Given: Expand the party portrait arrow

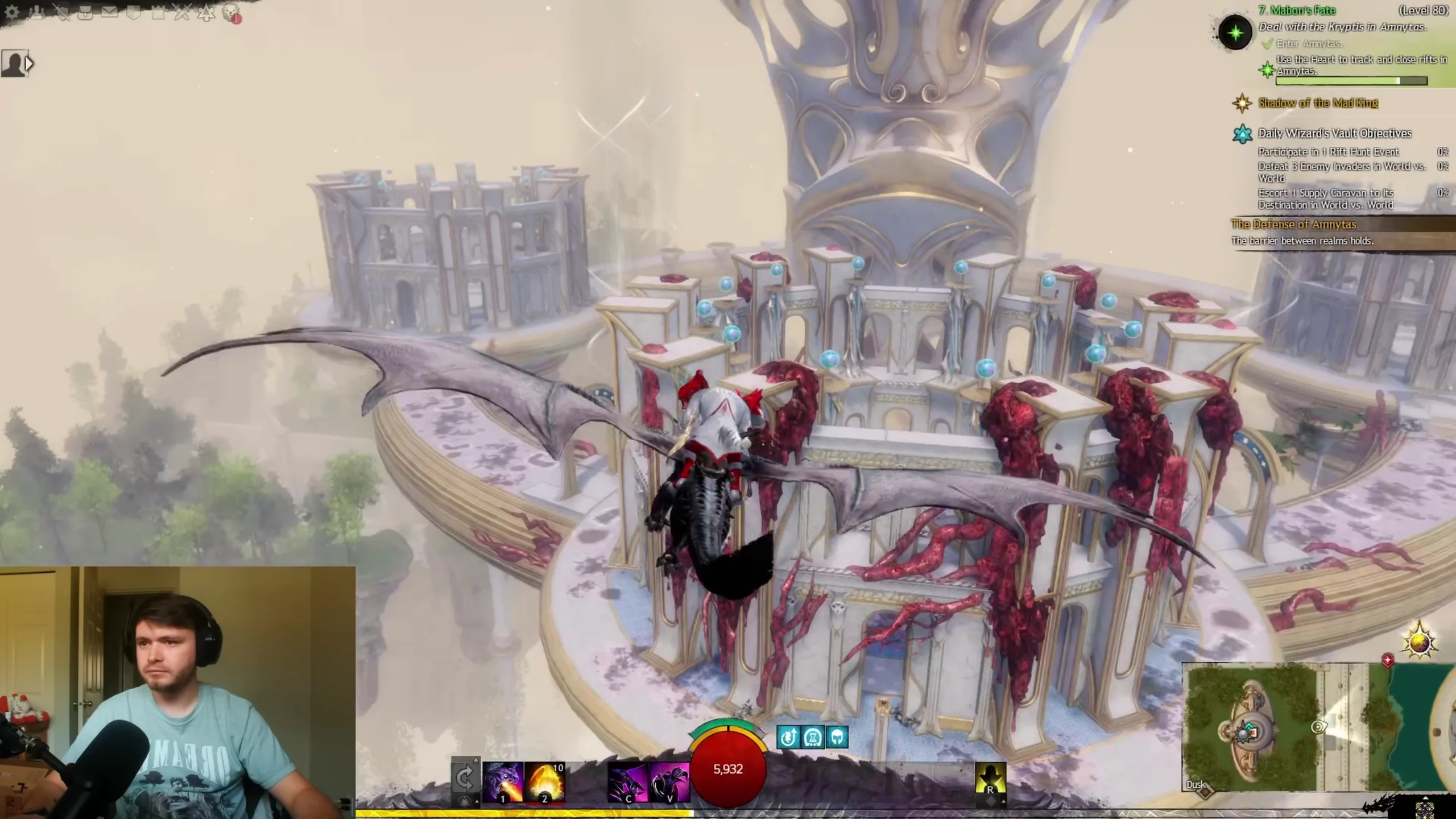Looking at the screenshot, I should 29,63.
